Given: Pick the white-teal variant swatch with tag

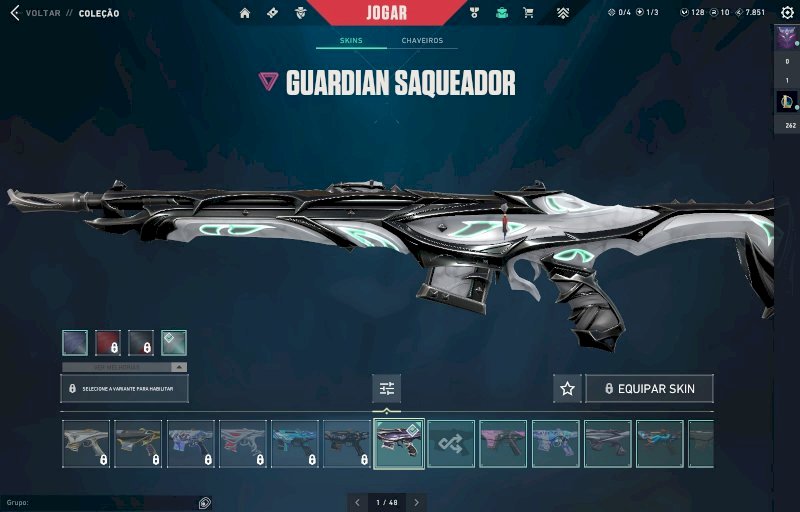Looking at the screenshot, I should (174, 343).
